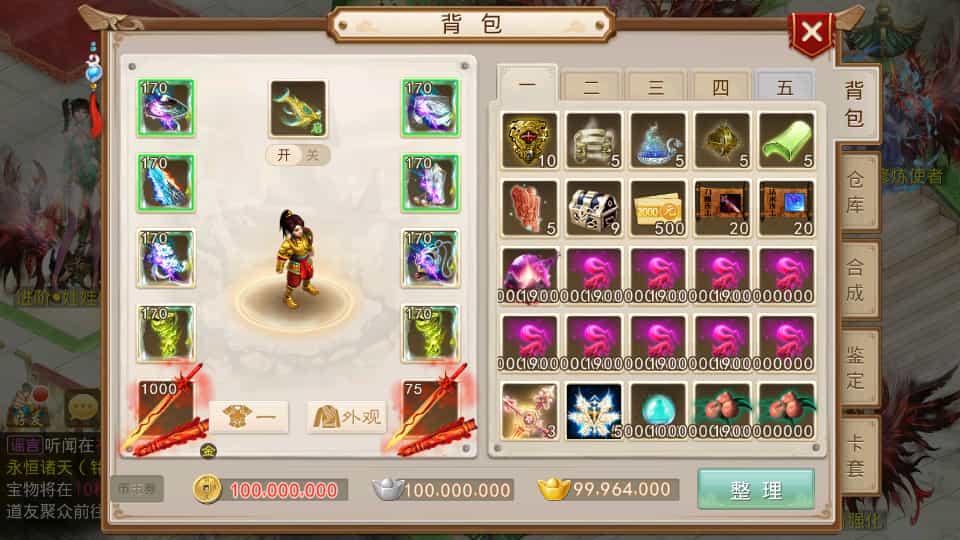The height and width of the screenshot is (540, 960).
Task: Select the silver treasure chest item
Action: [x=593, y=206]
